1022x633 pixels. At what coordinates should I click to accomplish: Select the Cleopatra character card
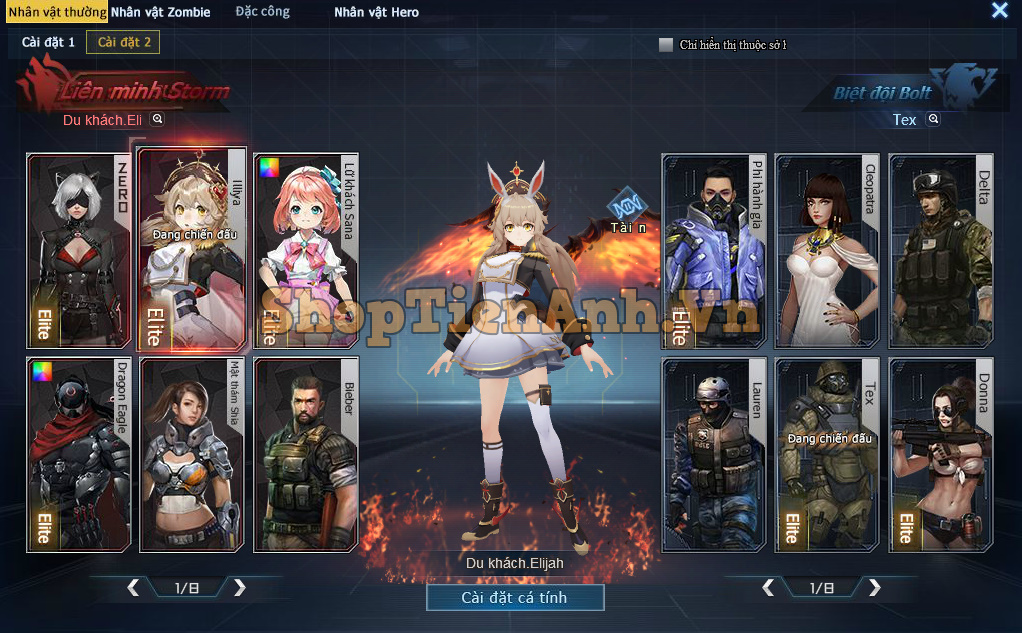(827, 250)
